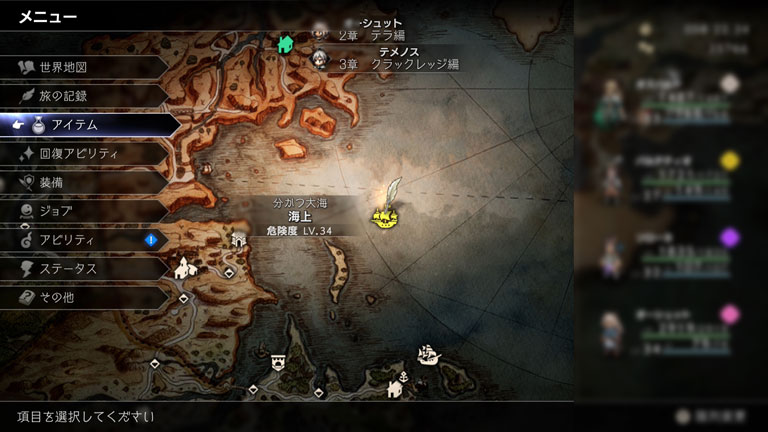This screenshot has width=768, height=432.
Task: Select the yellow ship marker at sea
Action: tap(383, 216)
